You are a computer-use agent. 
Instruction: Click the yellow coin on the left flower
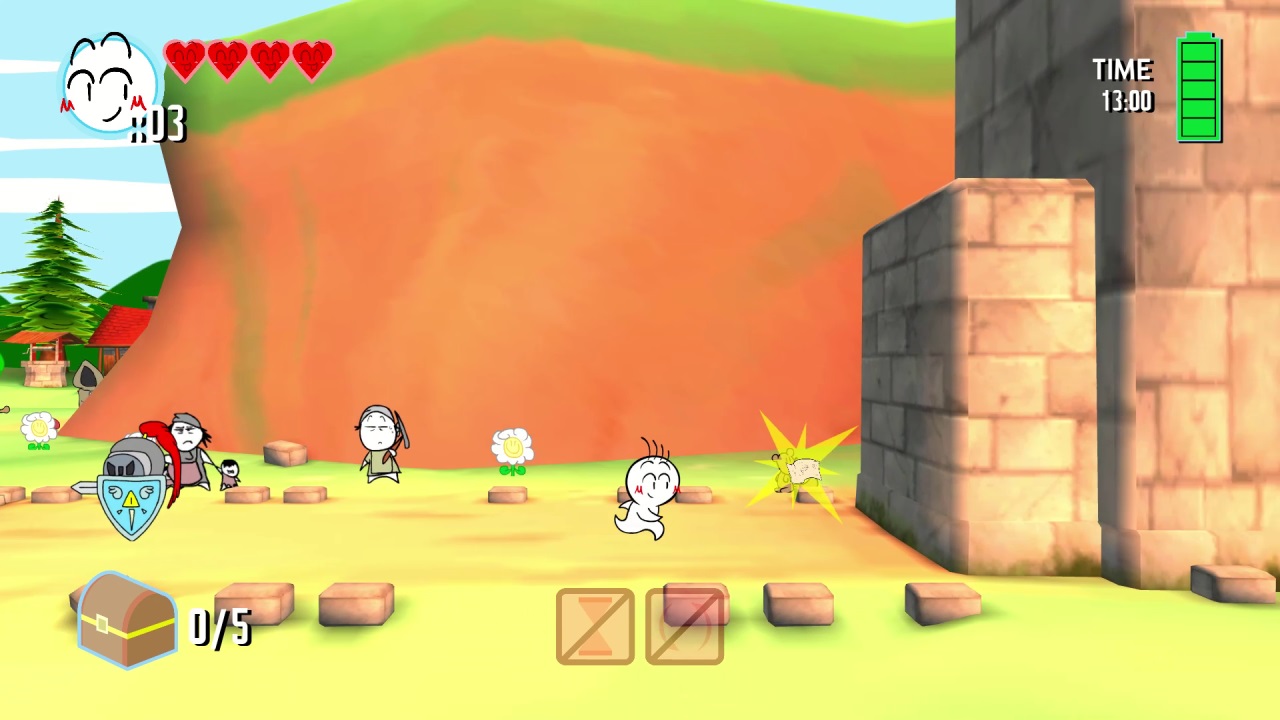(x=38, y=428)
